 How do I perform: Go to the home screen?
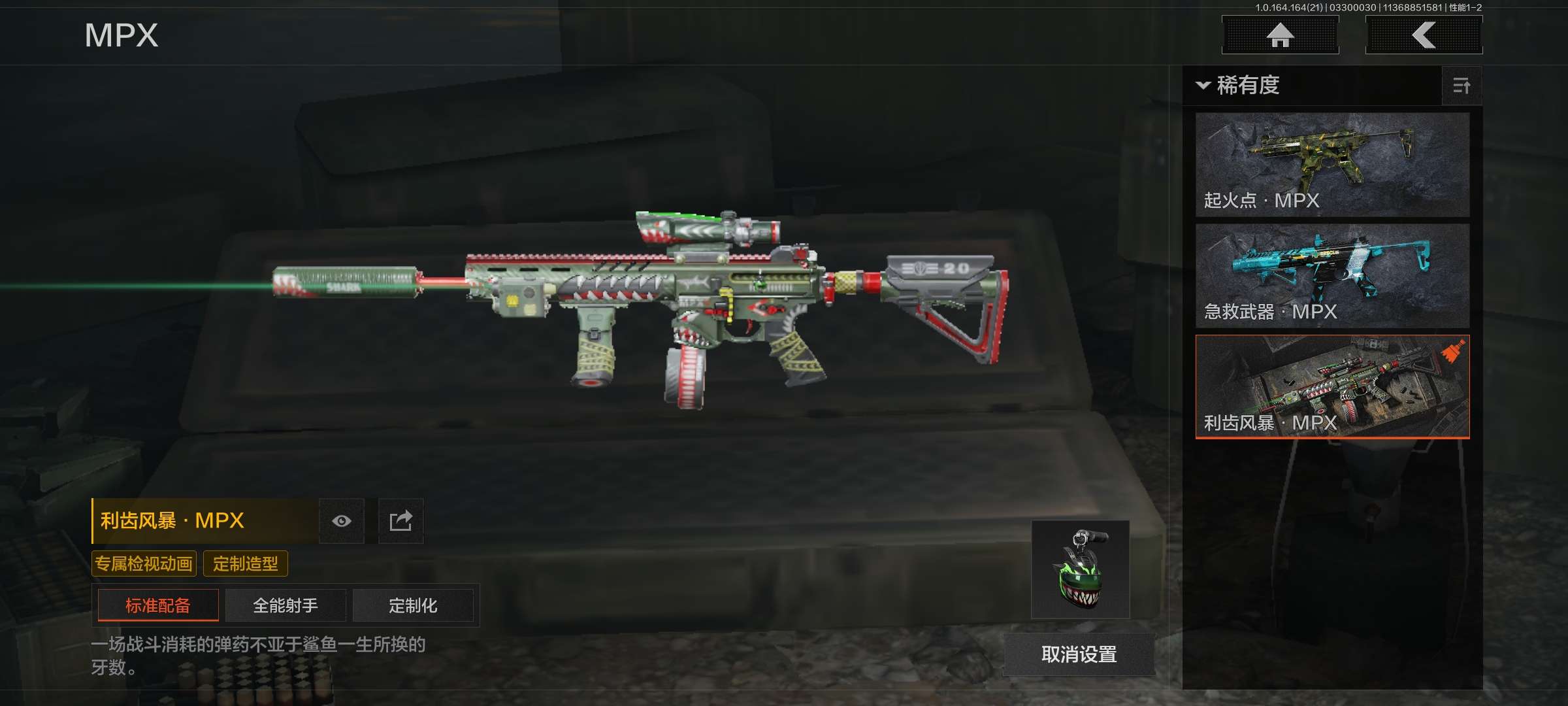point(1280,35)
